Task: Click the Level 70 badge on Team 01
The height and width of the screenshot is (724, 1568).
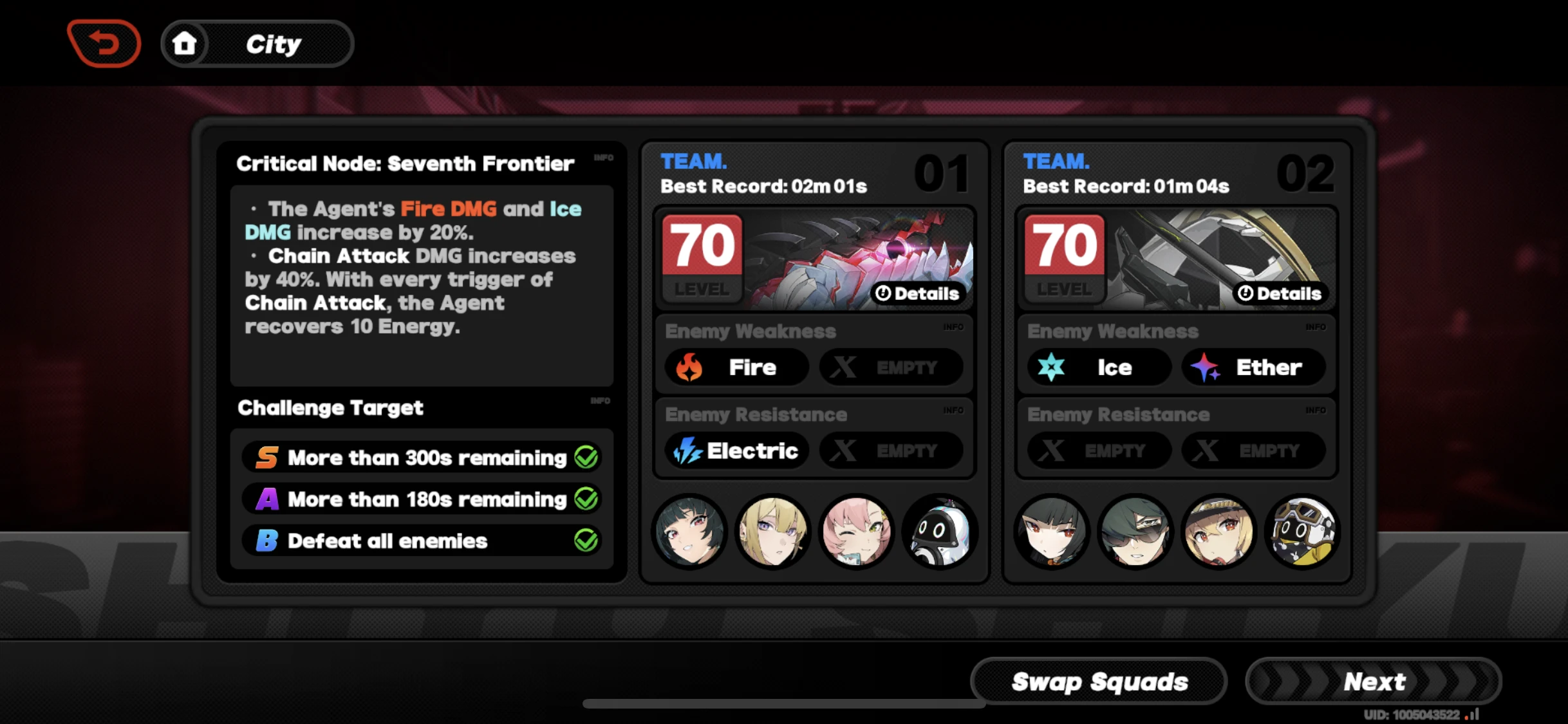Action: (x=701, y=257)
